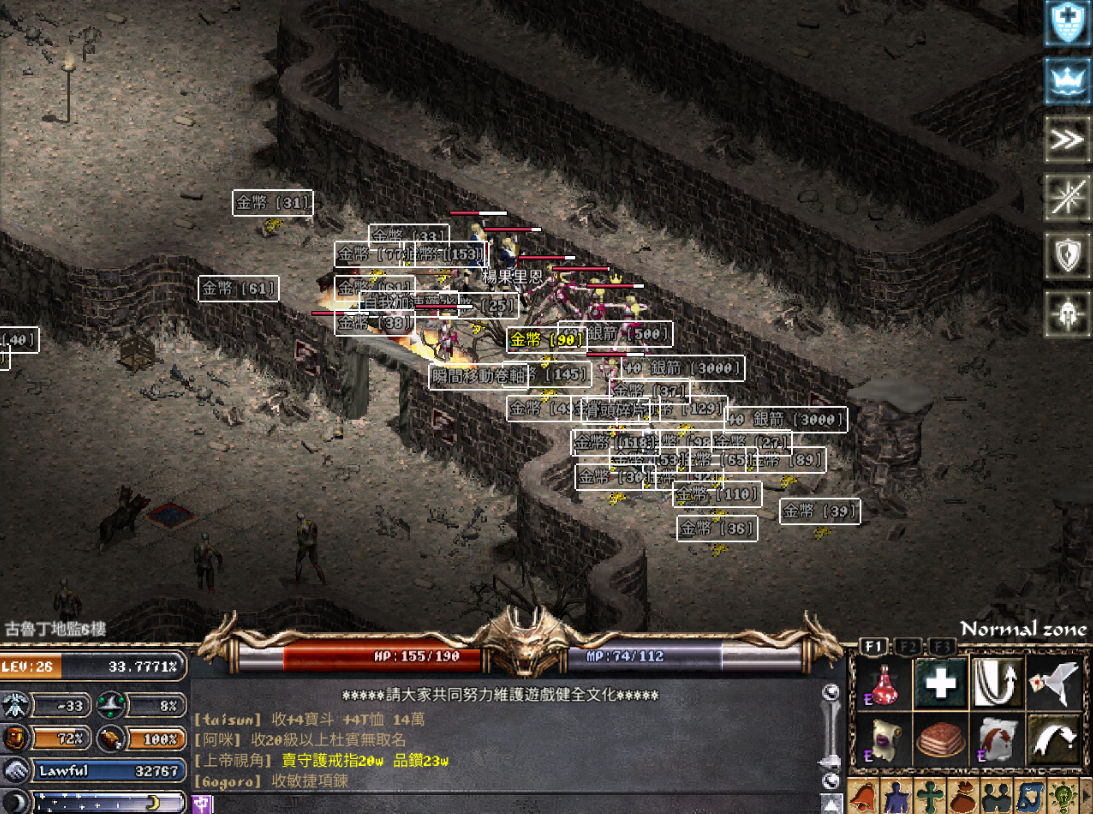Open the money bag inventory icon
The height and width of the screenshot is (814, 1093).
click(964, 798)
